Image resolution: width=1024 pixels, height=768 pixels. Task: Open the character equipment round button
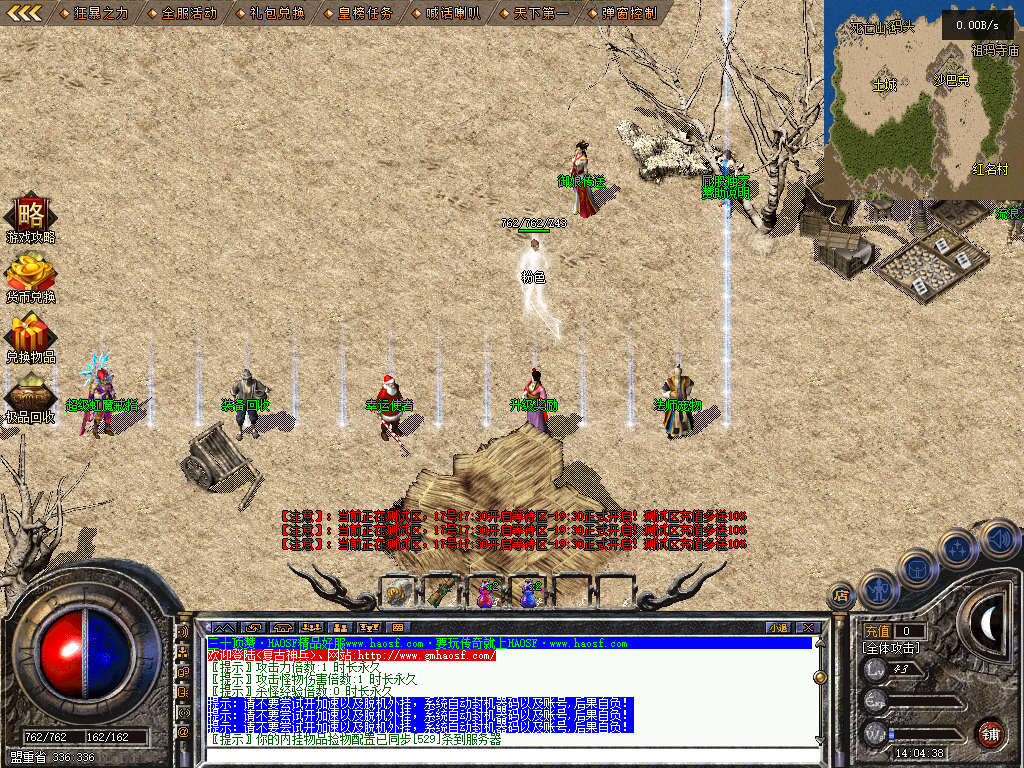point(879,590)
